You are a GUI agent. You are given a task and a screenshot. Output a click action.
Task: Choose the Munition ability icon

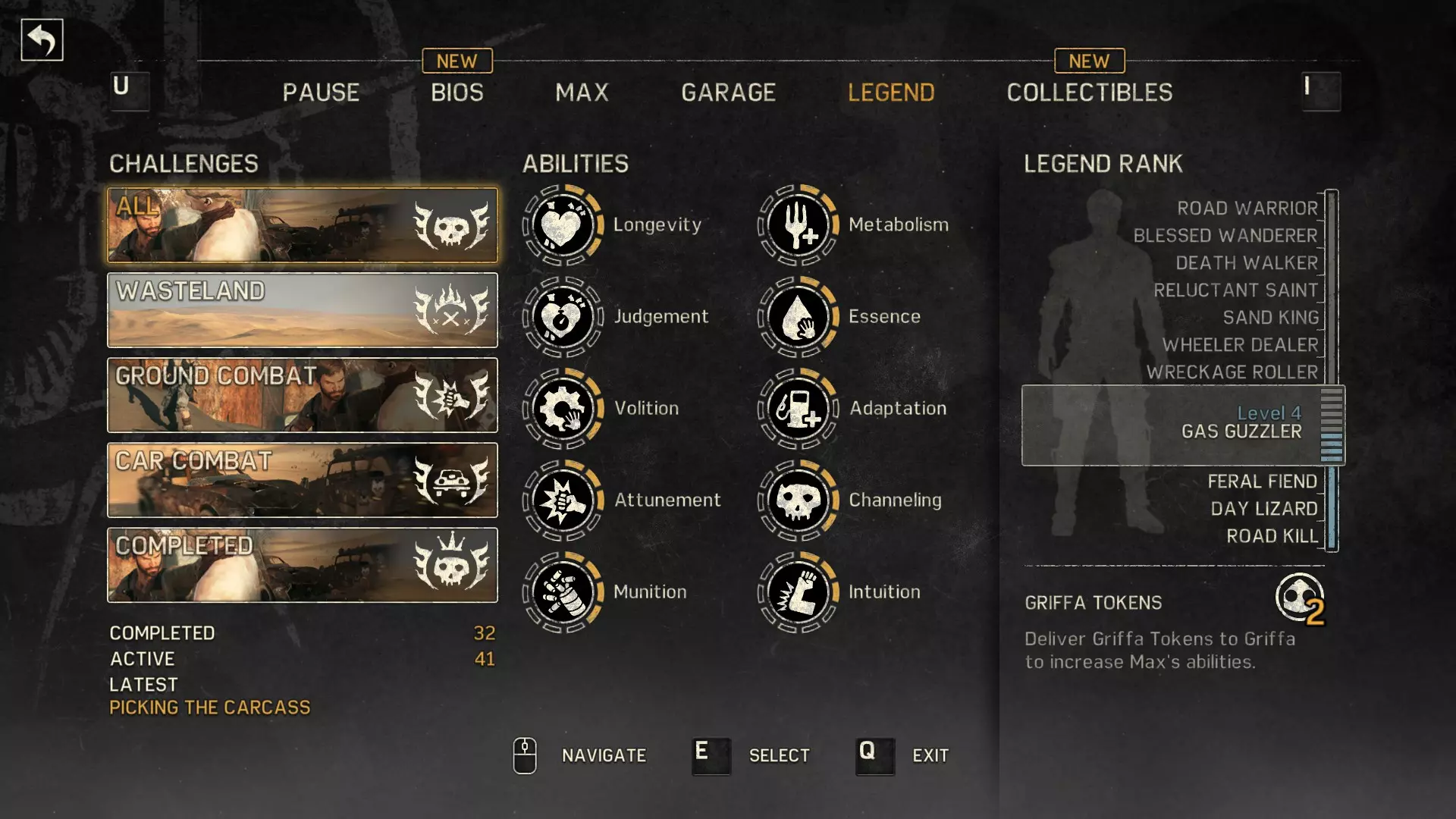[563, 592]
